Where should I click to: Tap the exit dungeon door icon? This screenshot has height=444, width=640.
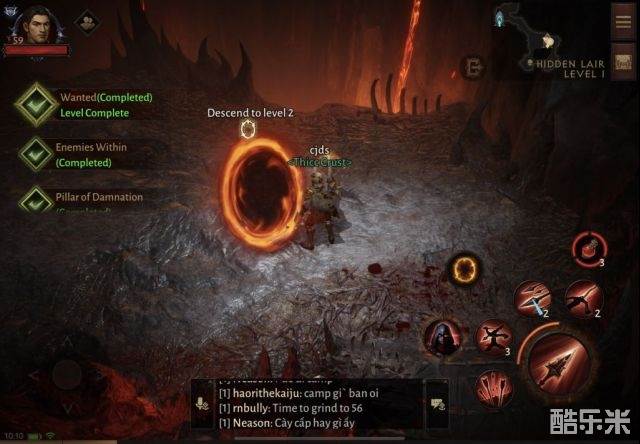(472, 67)
